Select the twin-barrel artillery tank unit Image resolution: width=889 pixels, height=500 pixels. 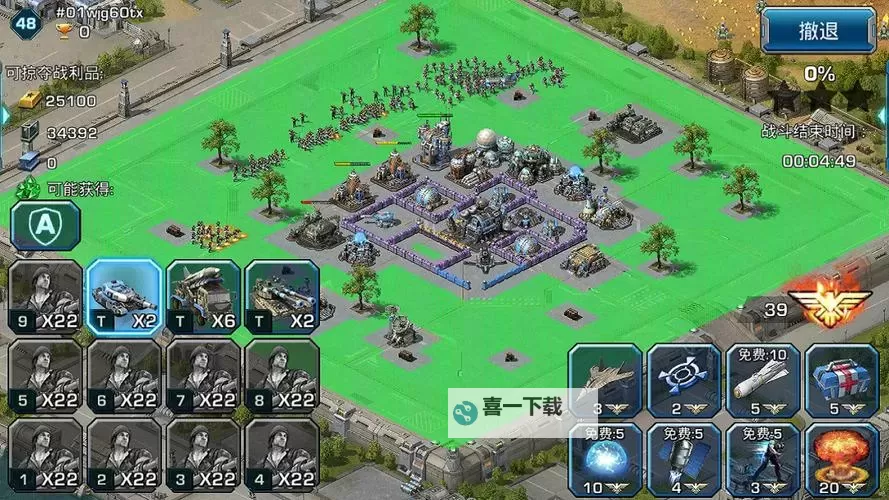pyautogui.click(x=282, y=297)
